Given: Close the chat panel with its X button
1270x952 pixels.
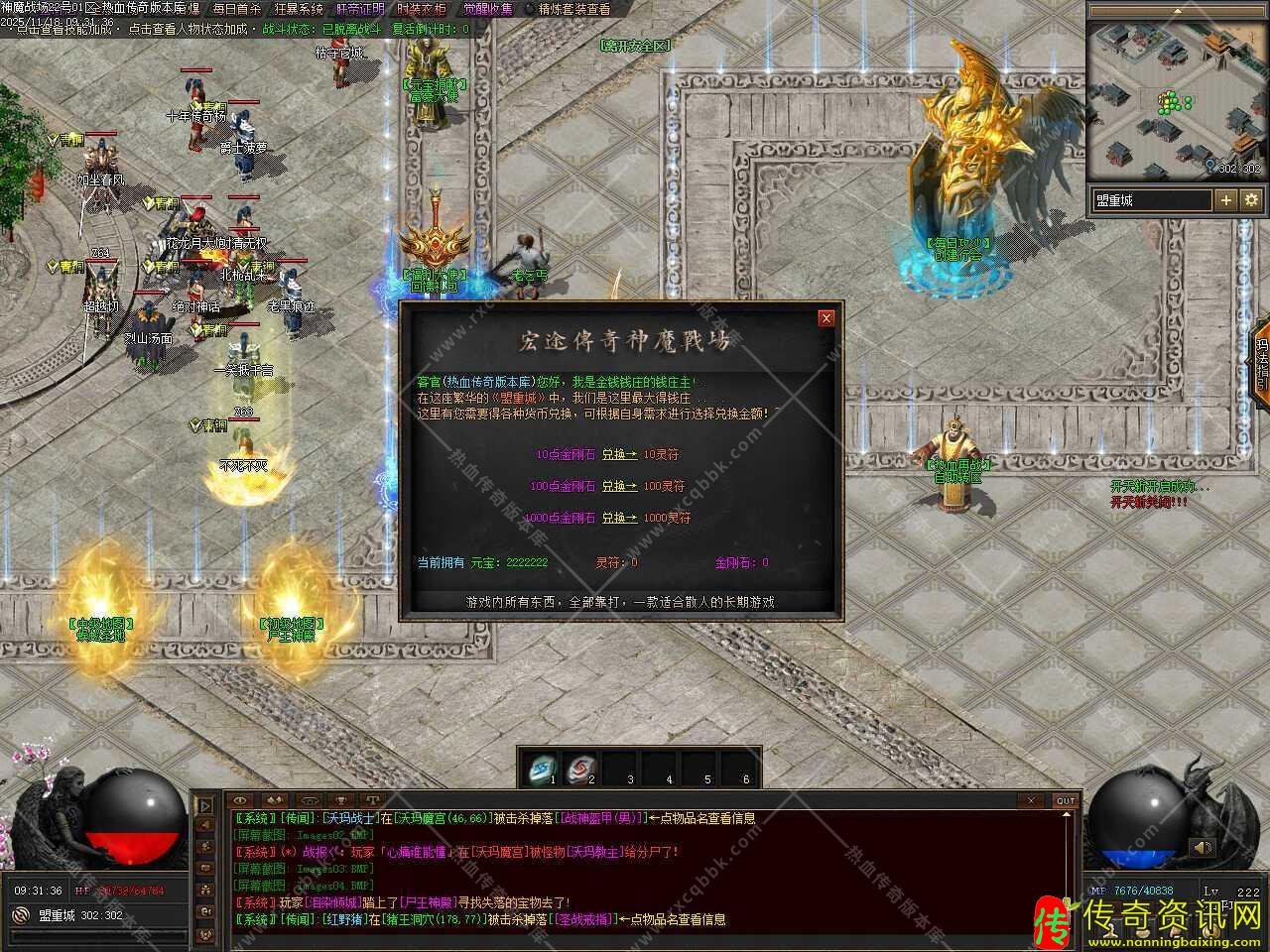Looking at the screenshot, I should tap(1031, 800).
